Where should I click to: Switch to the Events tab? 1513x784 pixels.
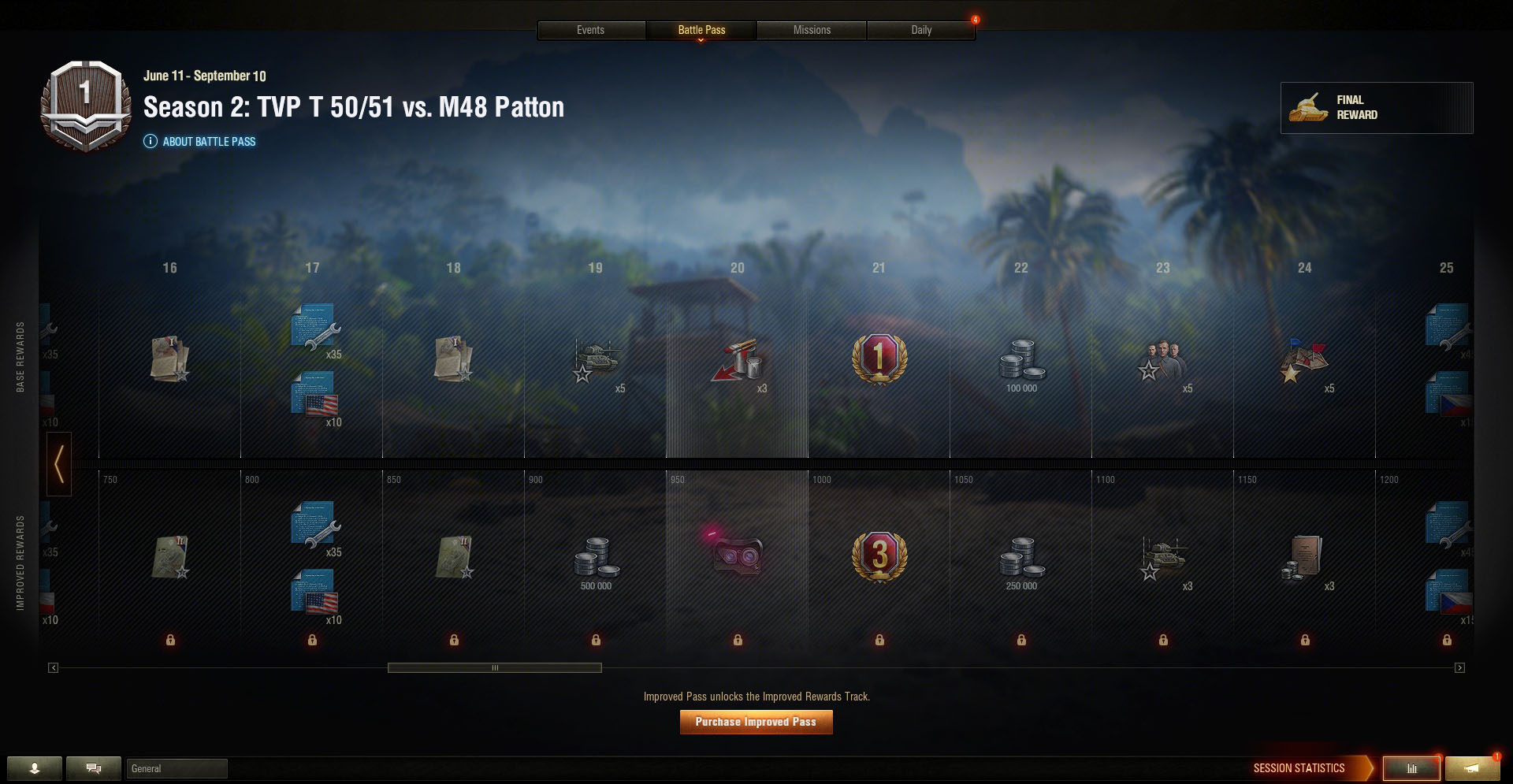(x=590, y=30)
